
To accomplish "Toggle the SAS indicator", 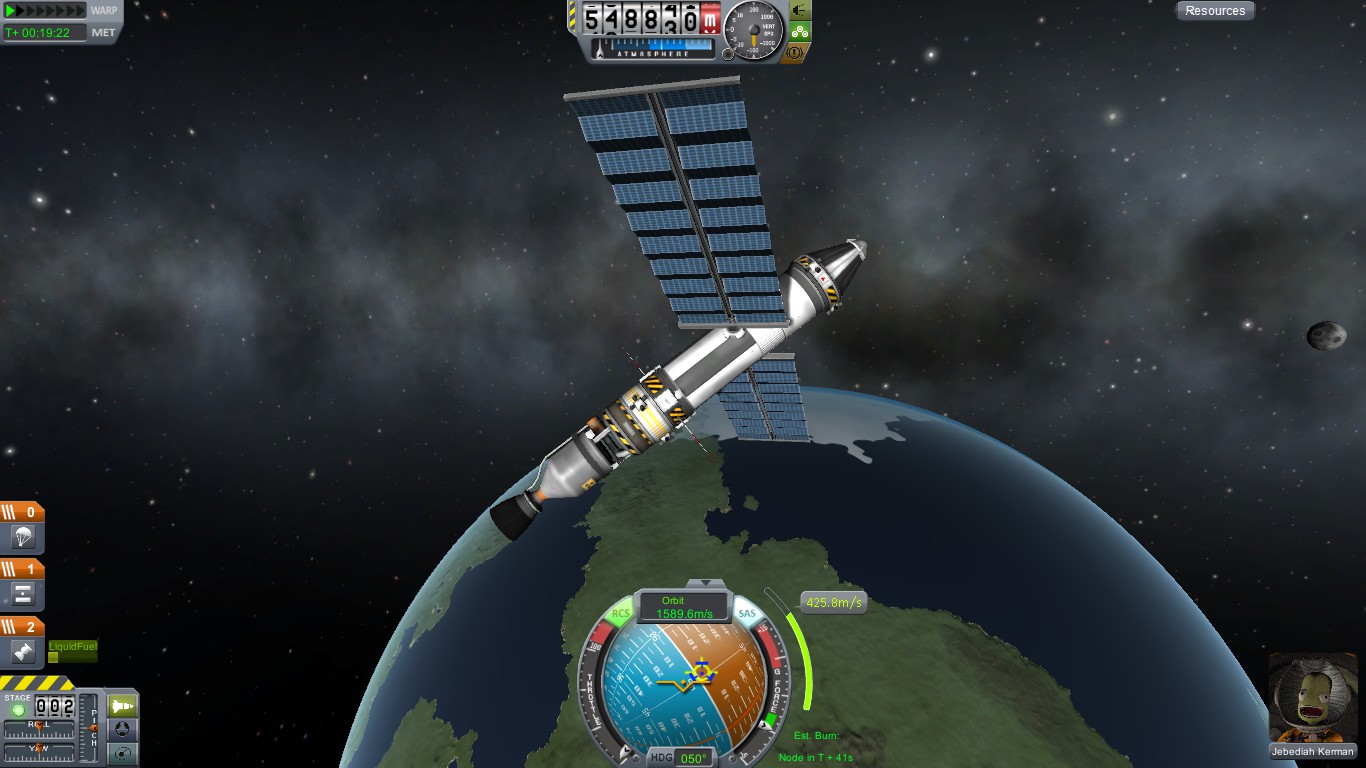I will [x=746, y=613].
